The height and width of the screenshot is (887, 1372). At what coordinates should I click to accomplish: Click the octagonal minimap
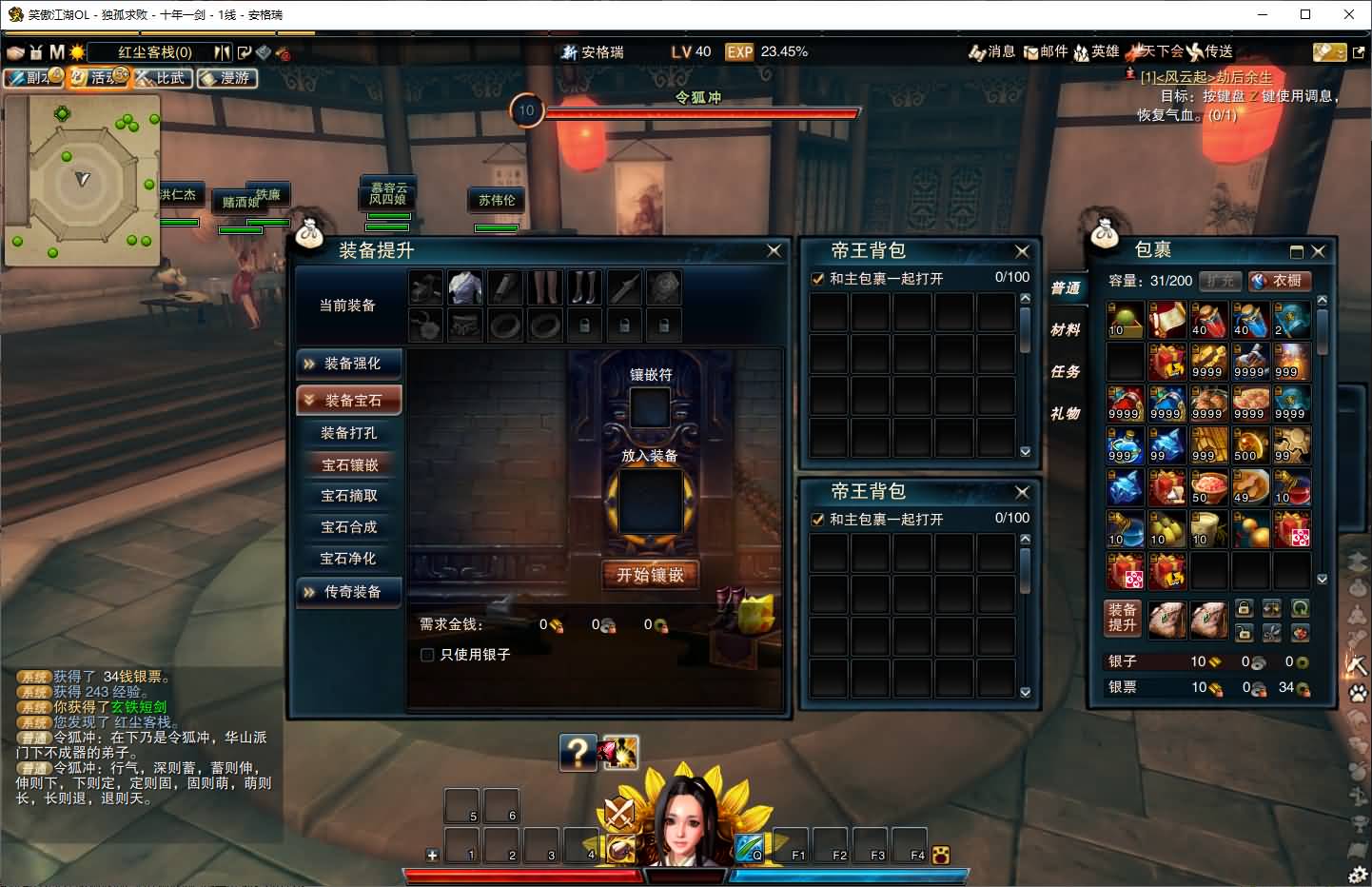tap(82, 179)
